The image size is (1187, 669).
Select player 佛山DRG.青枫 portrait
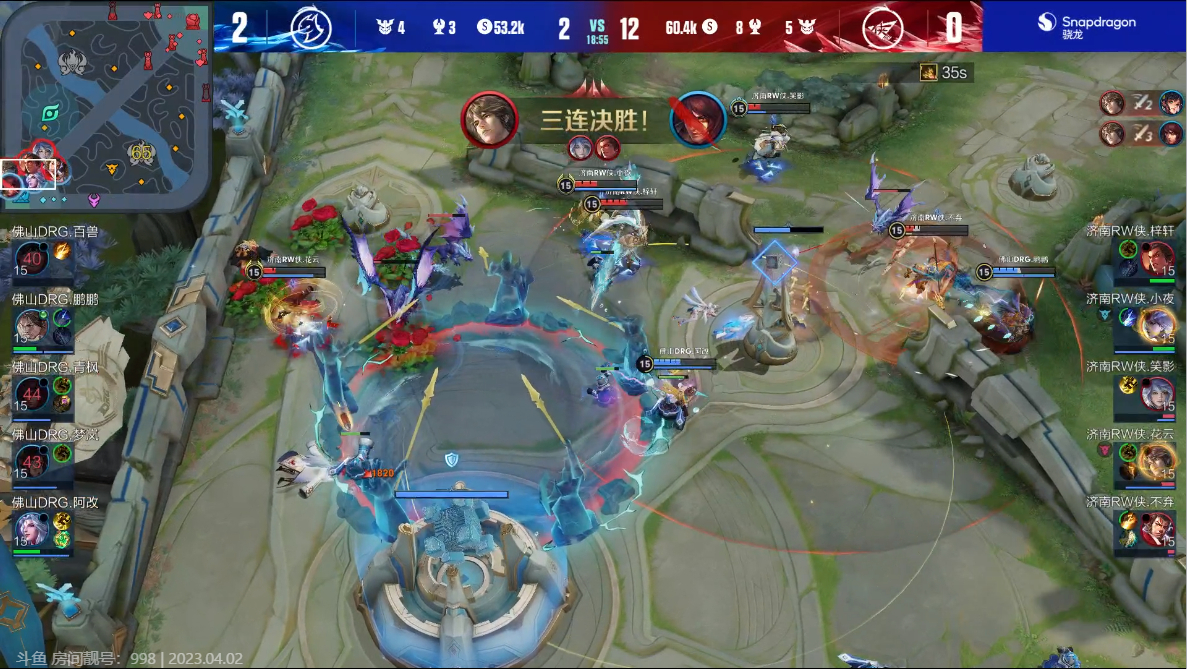[32, 394]
